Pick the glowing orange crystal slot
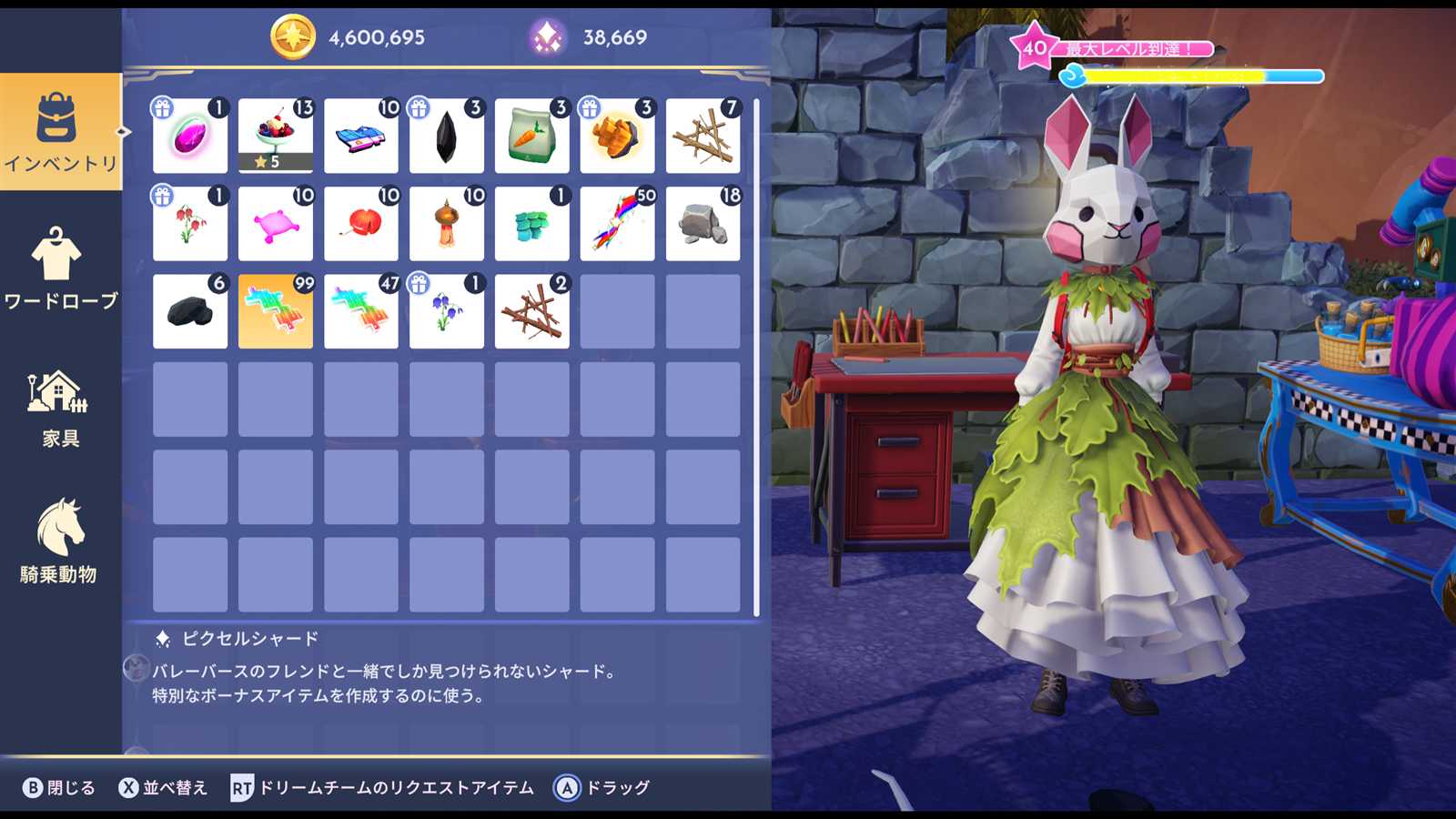 tap(617, 136)
